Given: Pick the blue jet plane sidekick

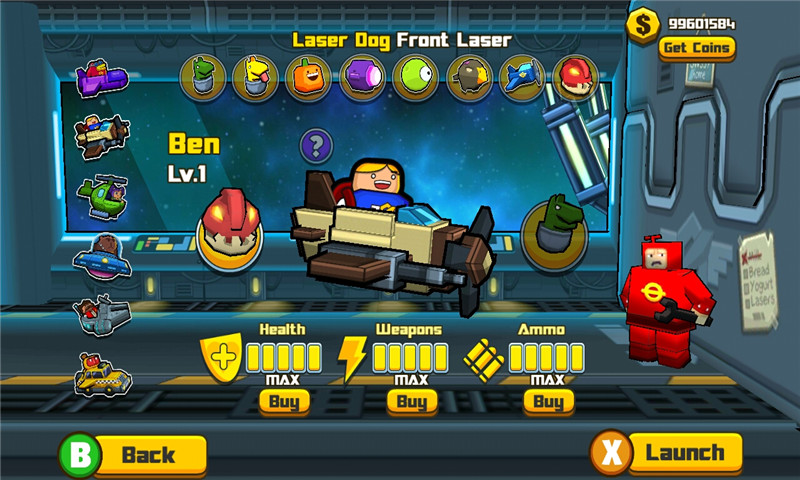Looking at the screenshot, I should [x=522, y=78].
